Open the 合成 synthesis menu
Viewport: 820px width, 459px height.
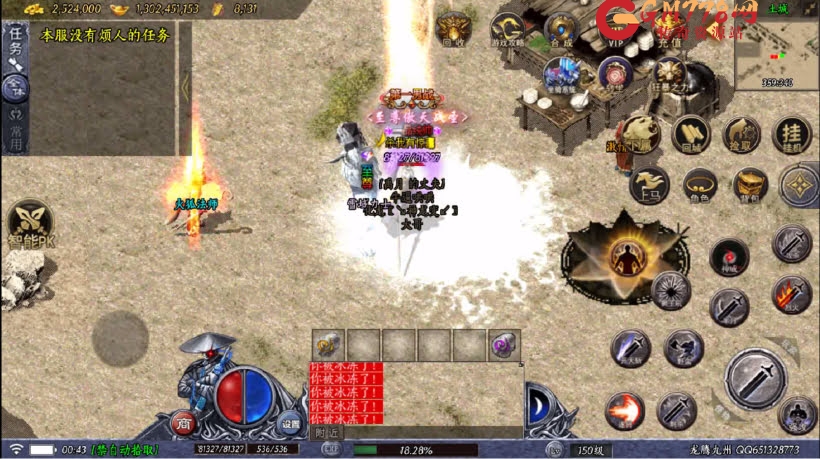point(561,29)
